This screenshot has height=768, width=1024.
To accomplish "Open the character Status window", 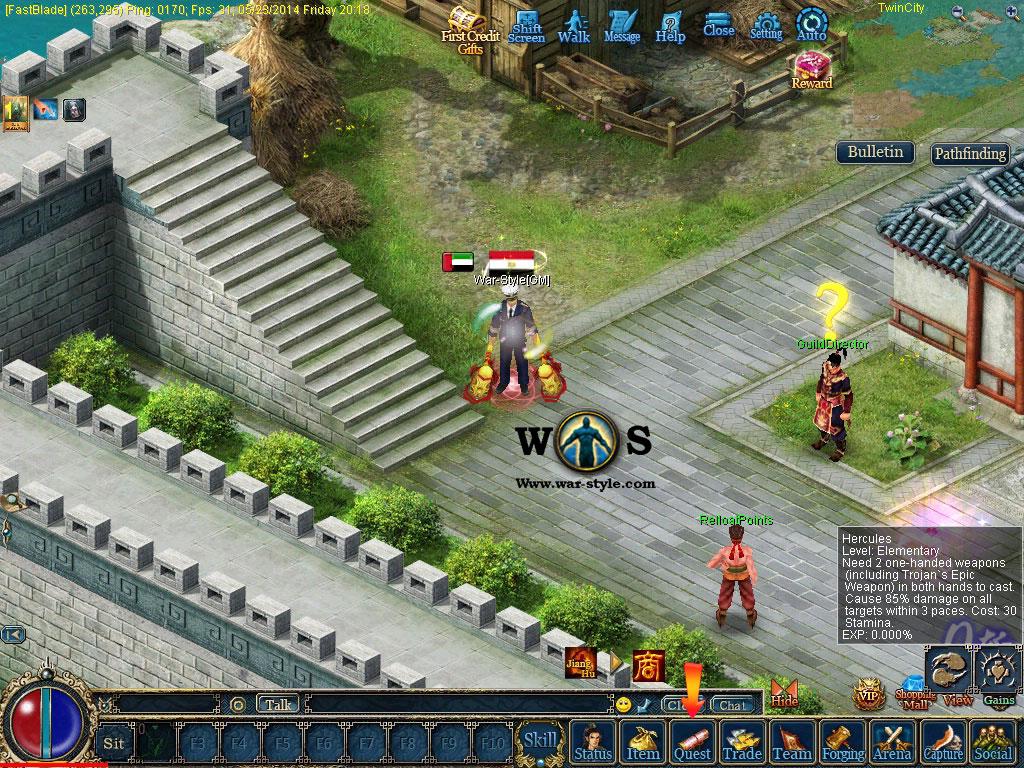I will point(594,742).
